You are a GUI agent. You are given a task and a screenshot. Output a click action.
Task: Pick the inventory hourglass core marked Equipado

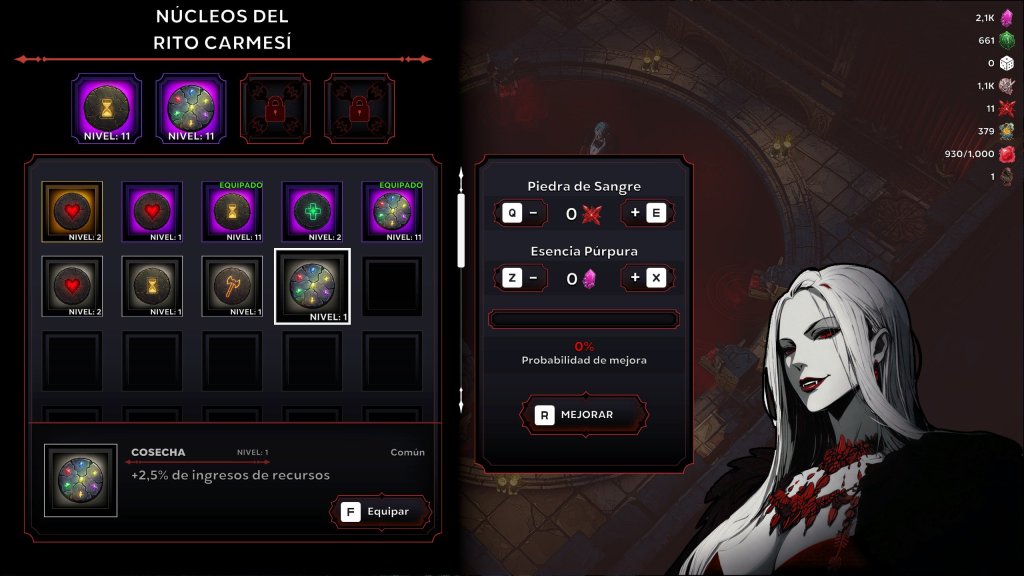click(232, 212)
